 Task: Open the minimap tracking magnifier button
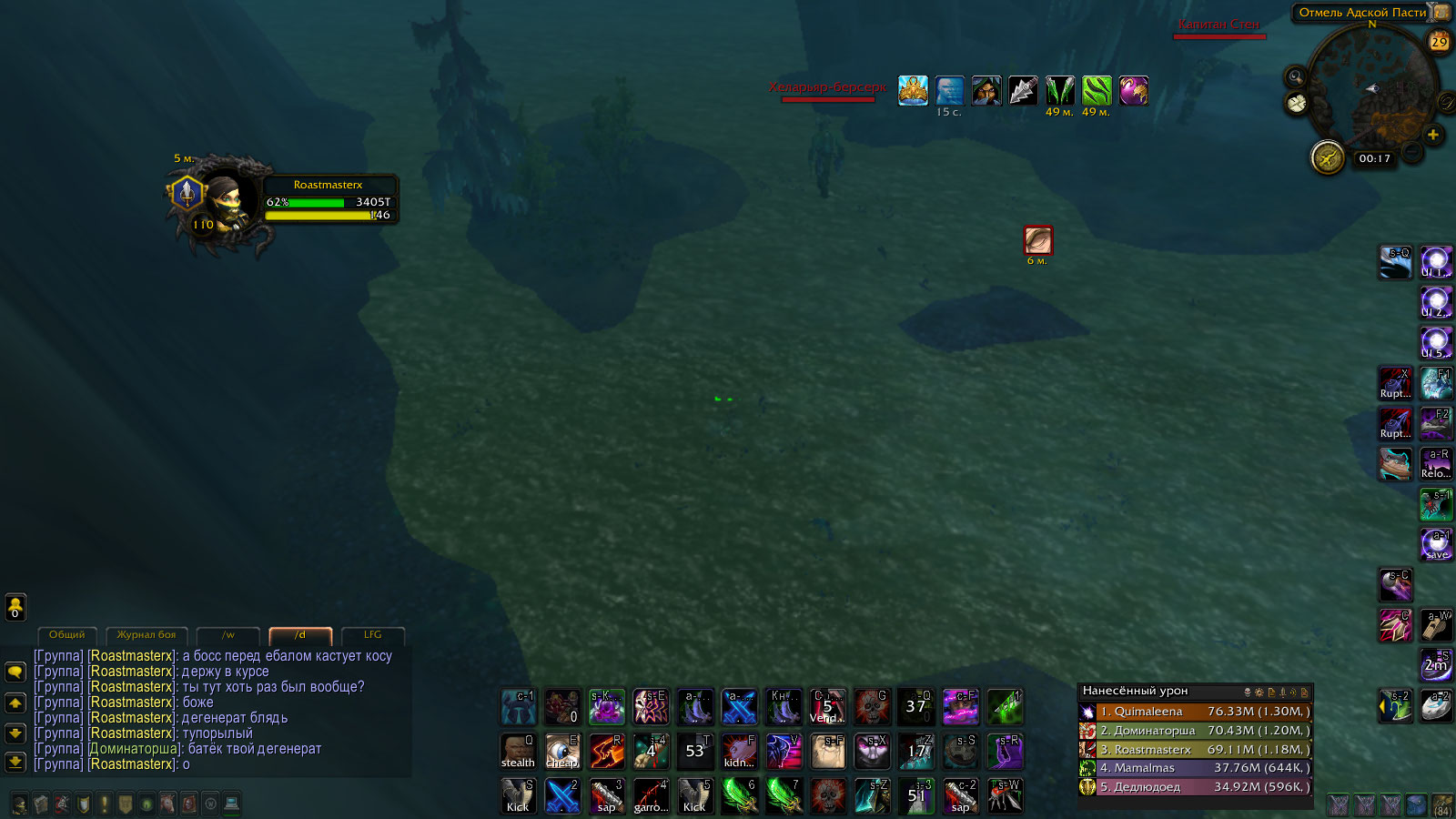point(1295,76)
